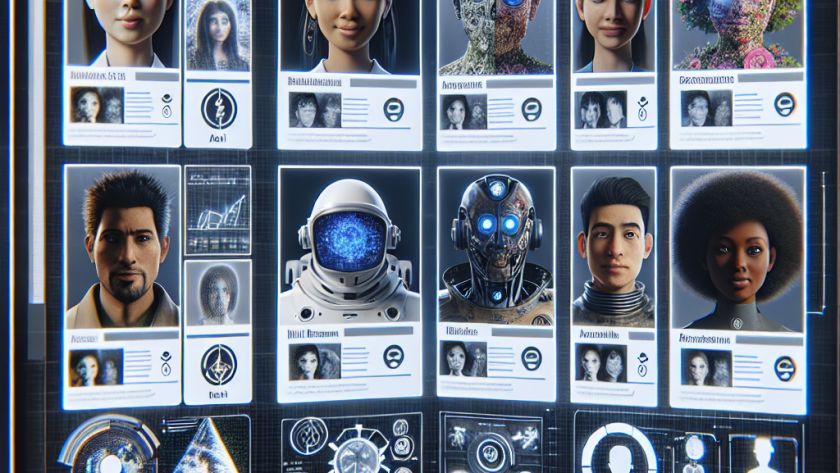Click the round emblem on the astronaut's card
The image size is (840, 473).
click(393, 357)
